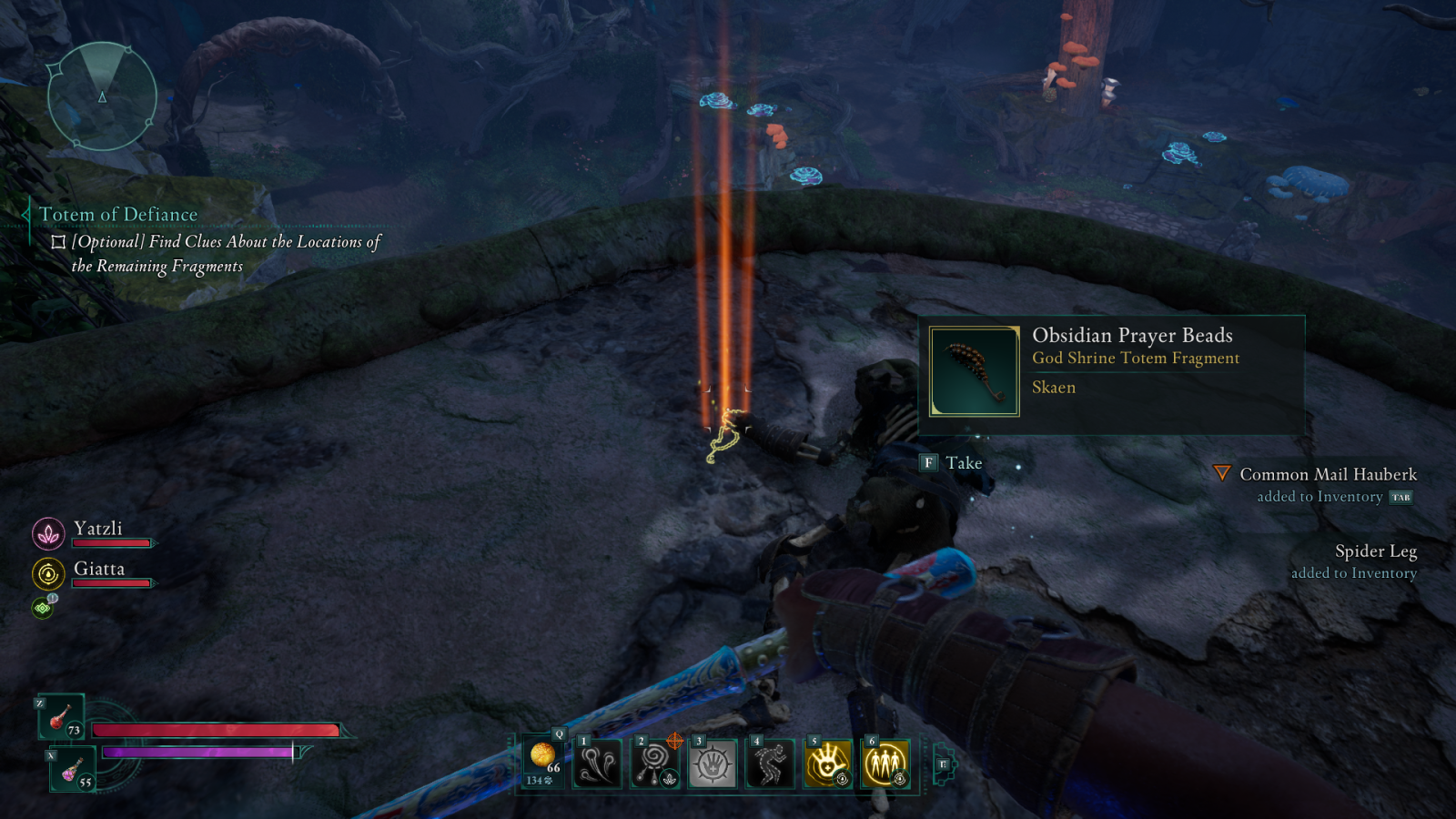Screen dimensions: 1456x819
Task: Activate the spiked hand ability in slot 3
Action: point(713,763)
